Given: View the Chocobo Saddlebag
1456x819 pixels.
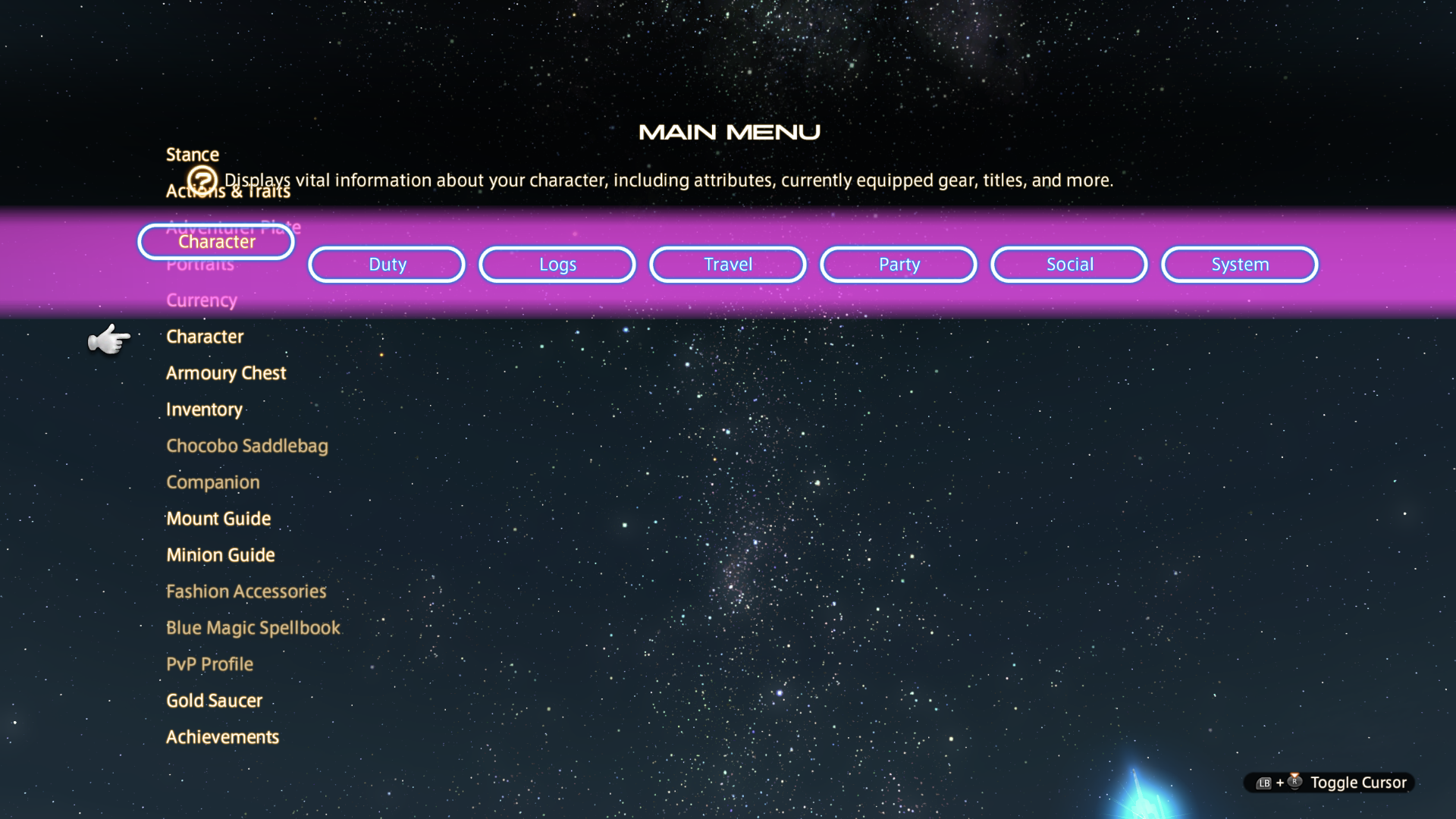Looking at the screenshot, I should pyautogui.click(x=246, y=445).
